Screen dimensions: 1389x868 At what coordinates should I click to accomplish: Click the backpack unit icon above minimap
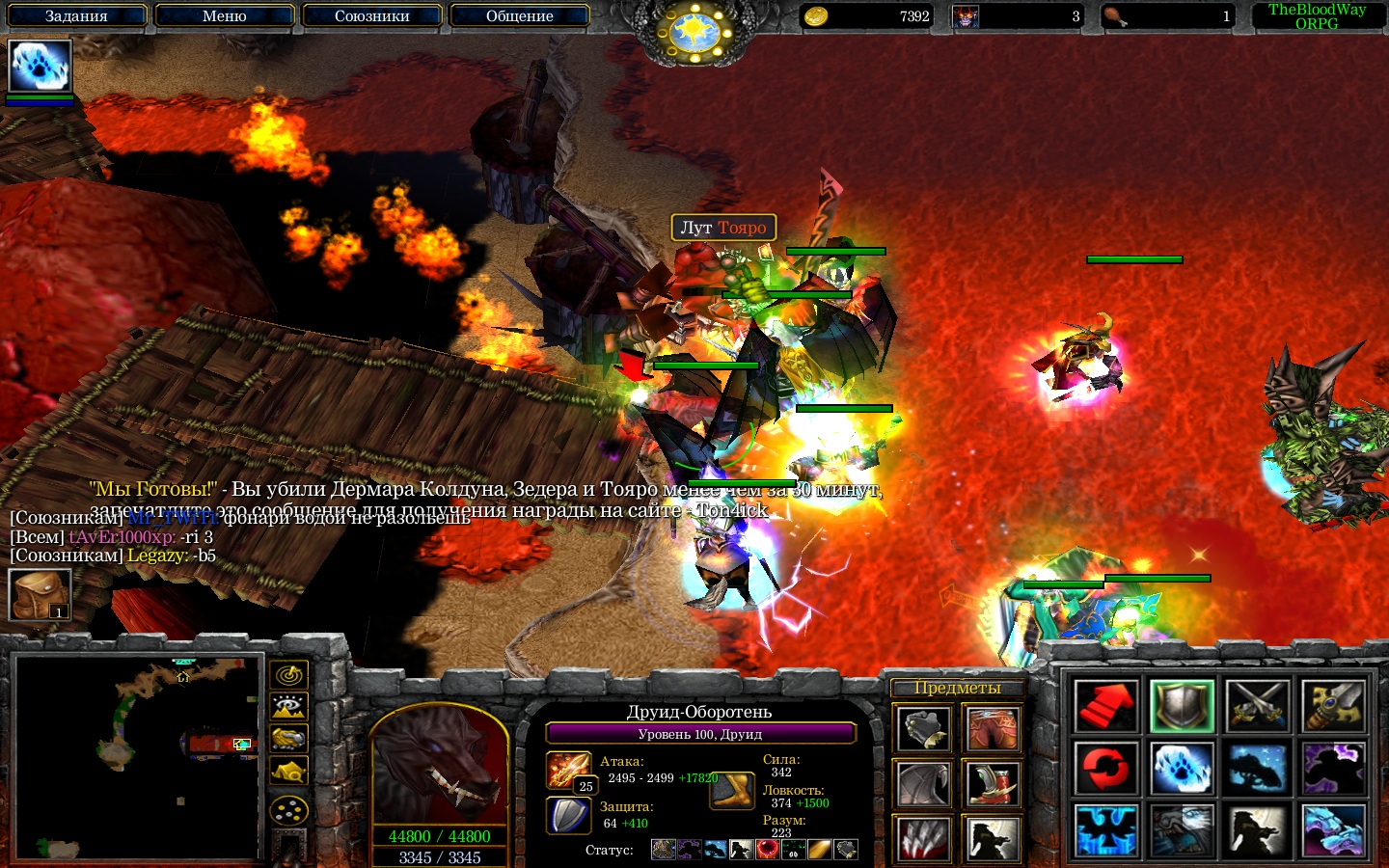pyautogui.click(x=40, y=594)
